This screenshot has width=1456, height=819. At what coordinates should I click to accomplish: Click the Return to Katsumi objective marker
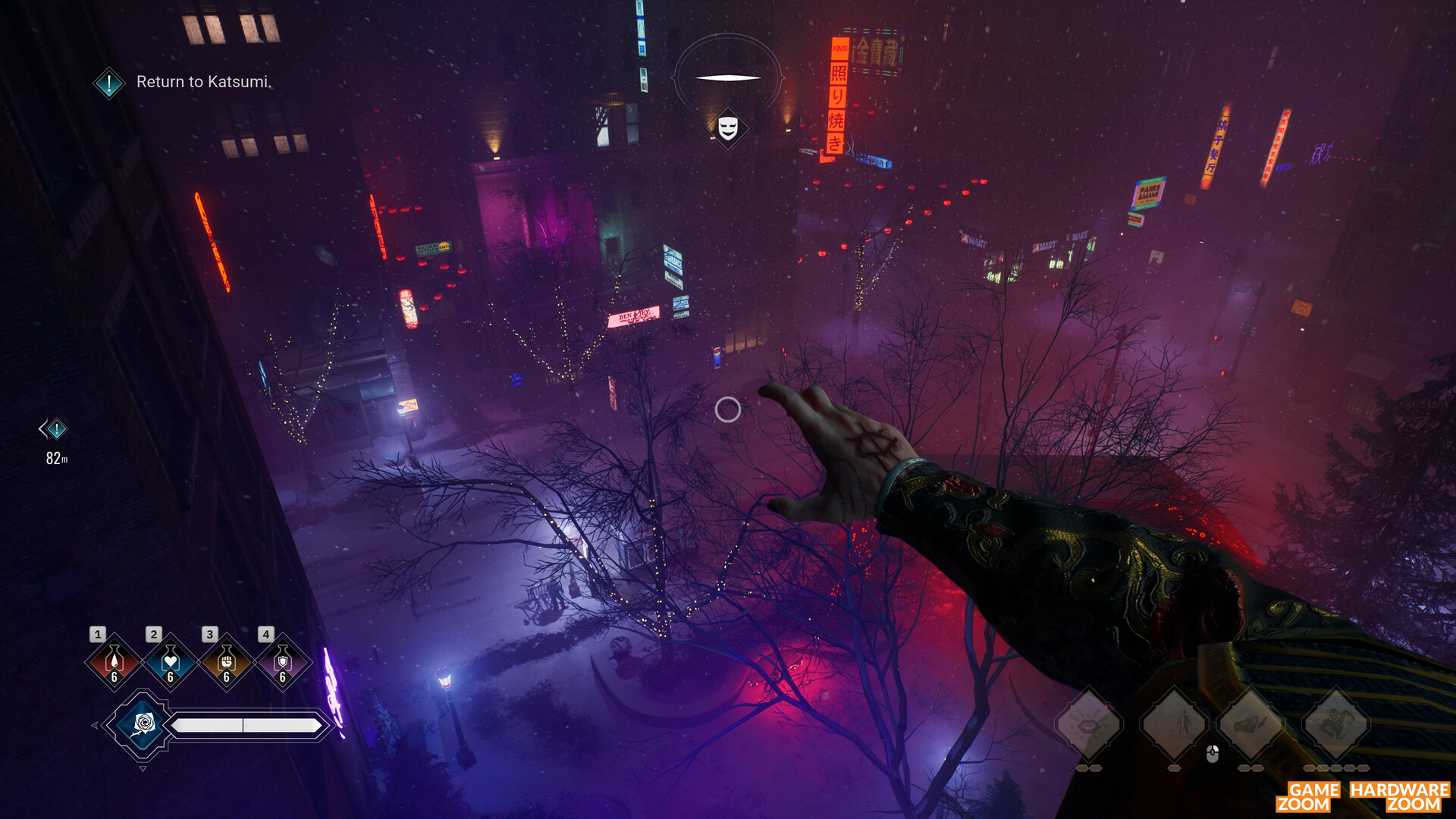pos(109,83)
